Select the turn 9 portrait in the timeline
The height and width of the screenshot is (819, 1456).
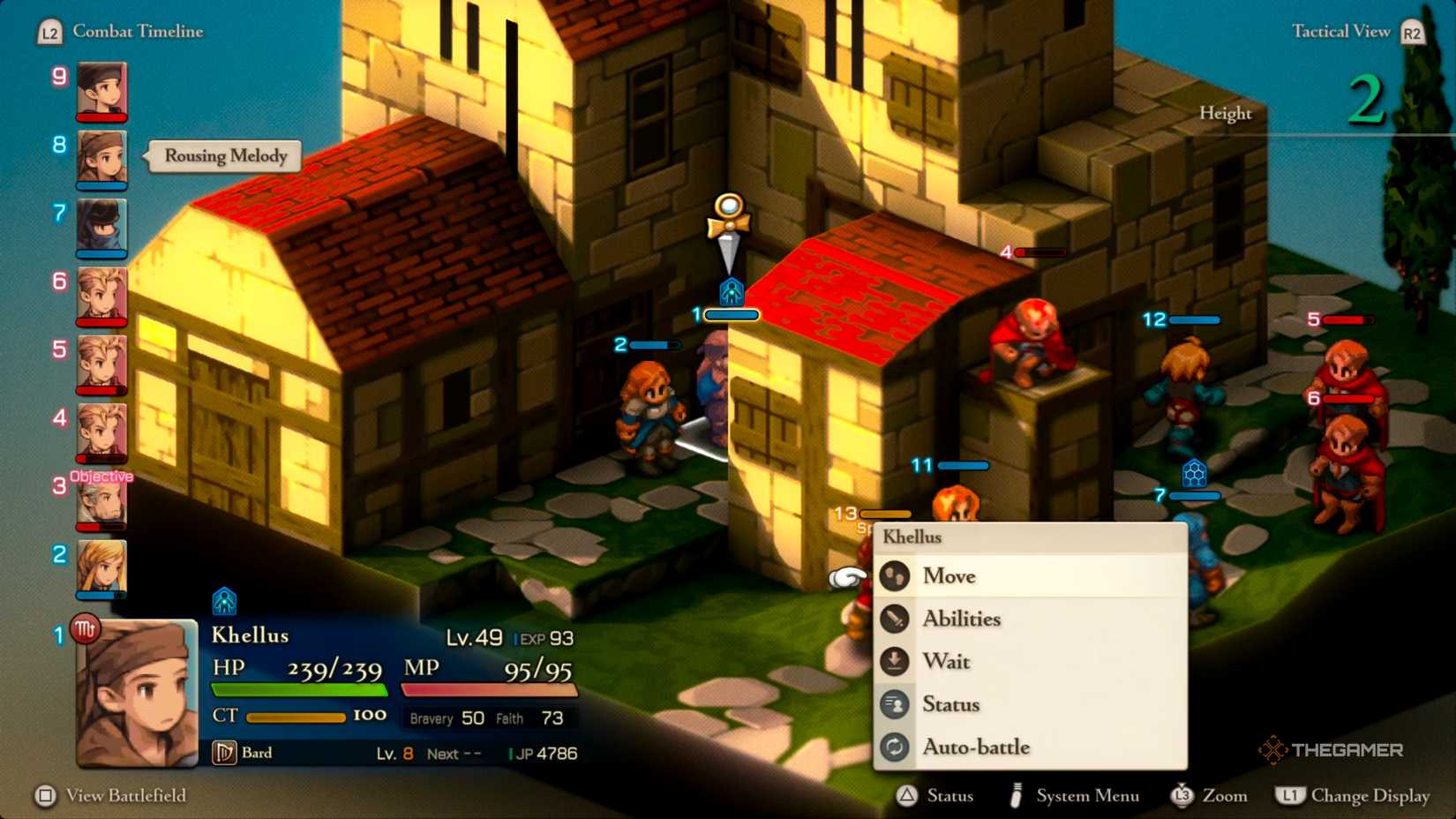point(101,90)
